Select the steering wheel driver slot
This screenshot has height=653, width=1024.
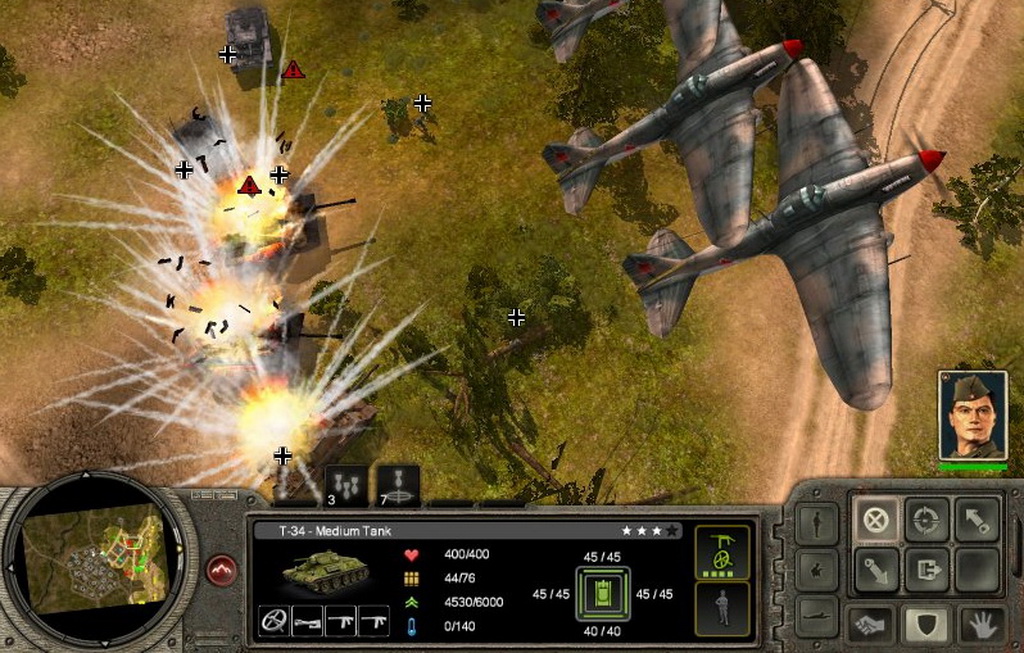pos(273,621)
